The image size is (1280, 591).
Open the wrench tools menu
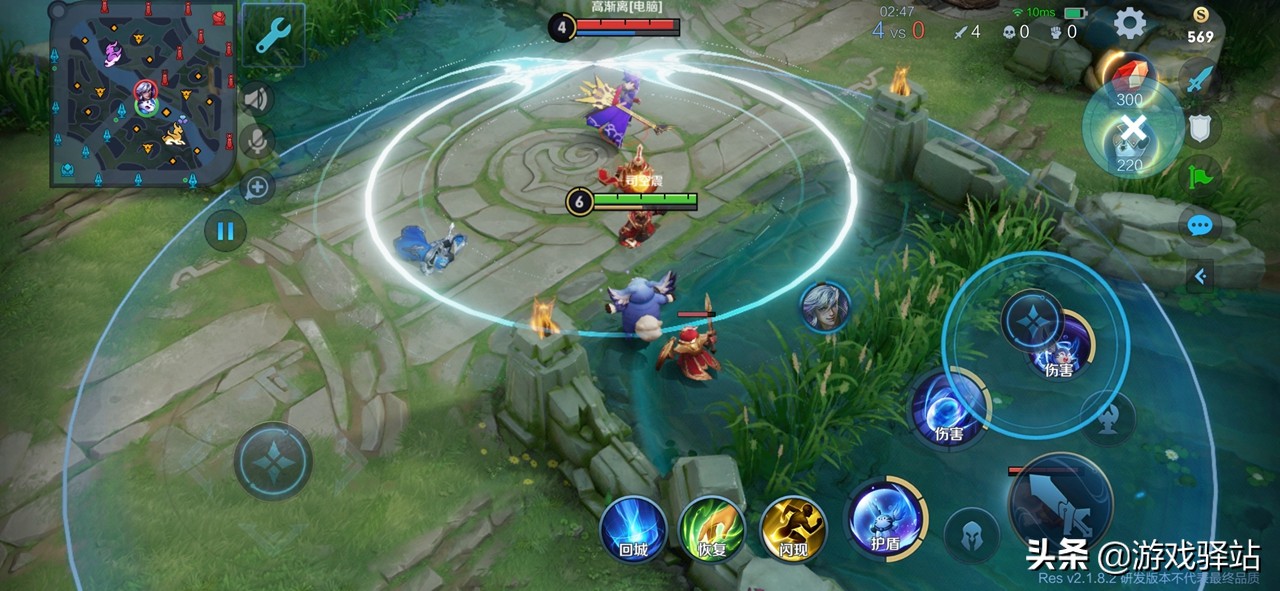[272, 35]
